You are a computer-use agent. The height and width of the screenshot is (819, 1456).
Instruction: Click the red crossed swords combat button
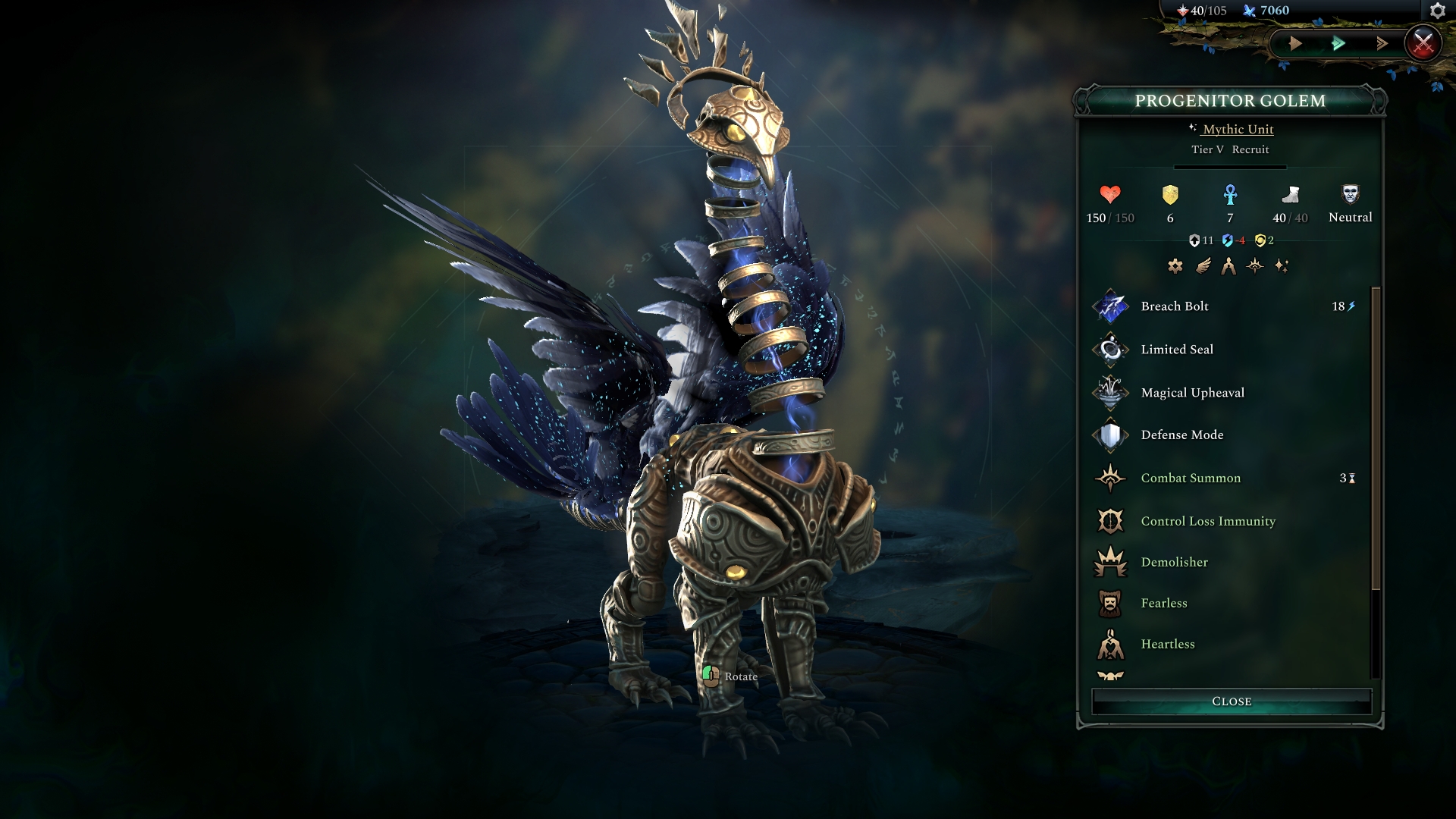[x=1423, y=43]
